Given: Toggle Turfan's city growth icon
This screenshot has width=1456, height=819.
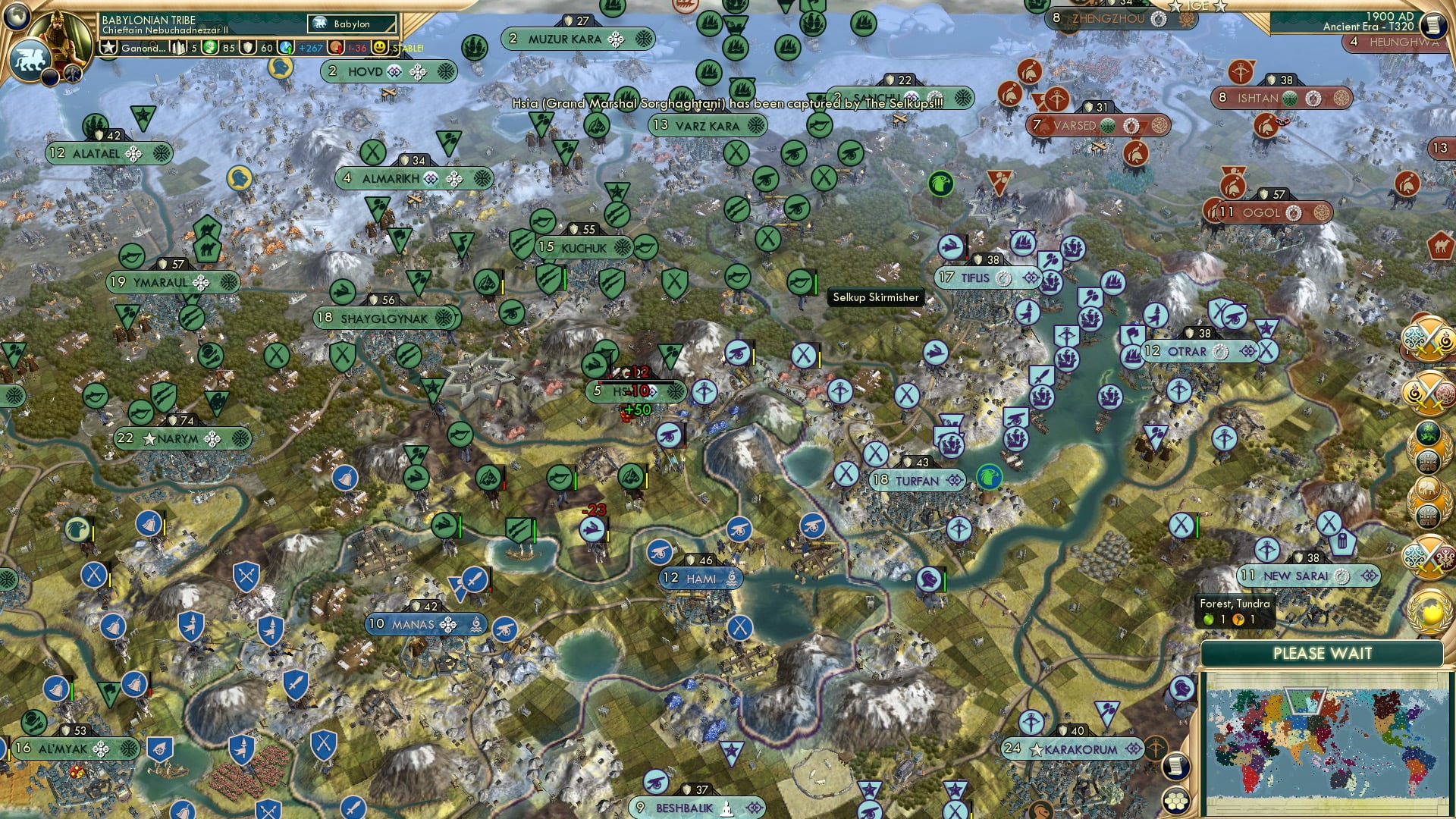Looking at the screenshot, I should point(953,480).
